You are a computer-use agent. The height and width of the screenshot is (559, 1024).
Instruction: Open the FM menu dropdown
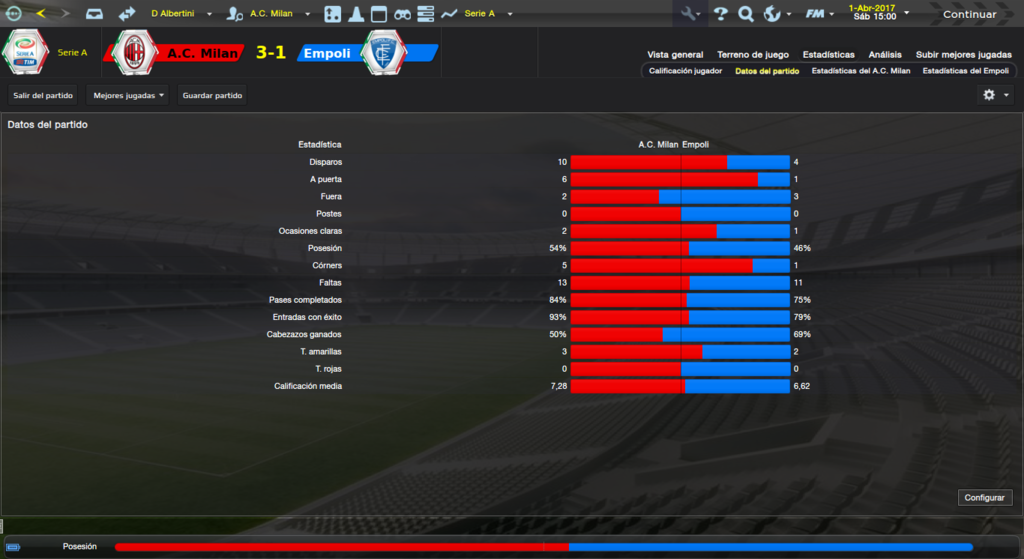click(821, 14)
